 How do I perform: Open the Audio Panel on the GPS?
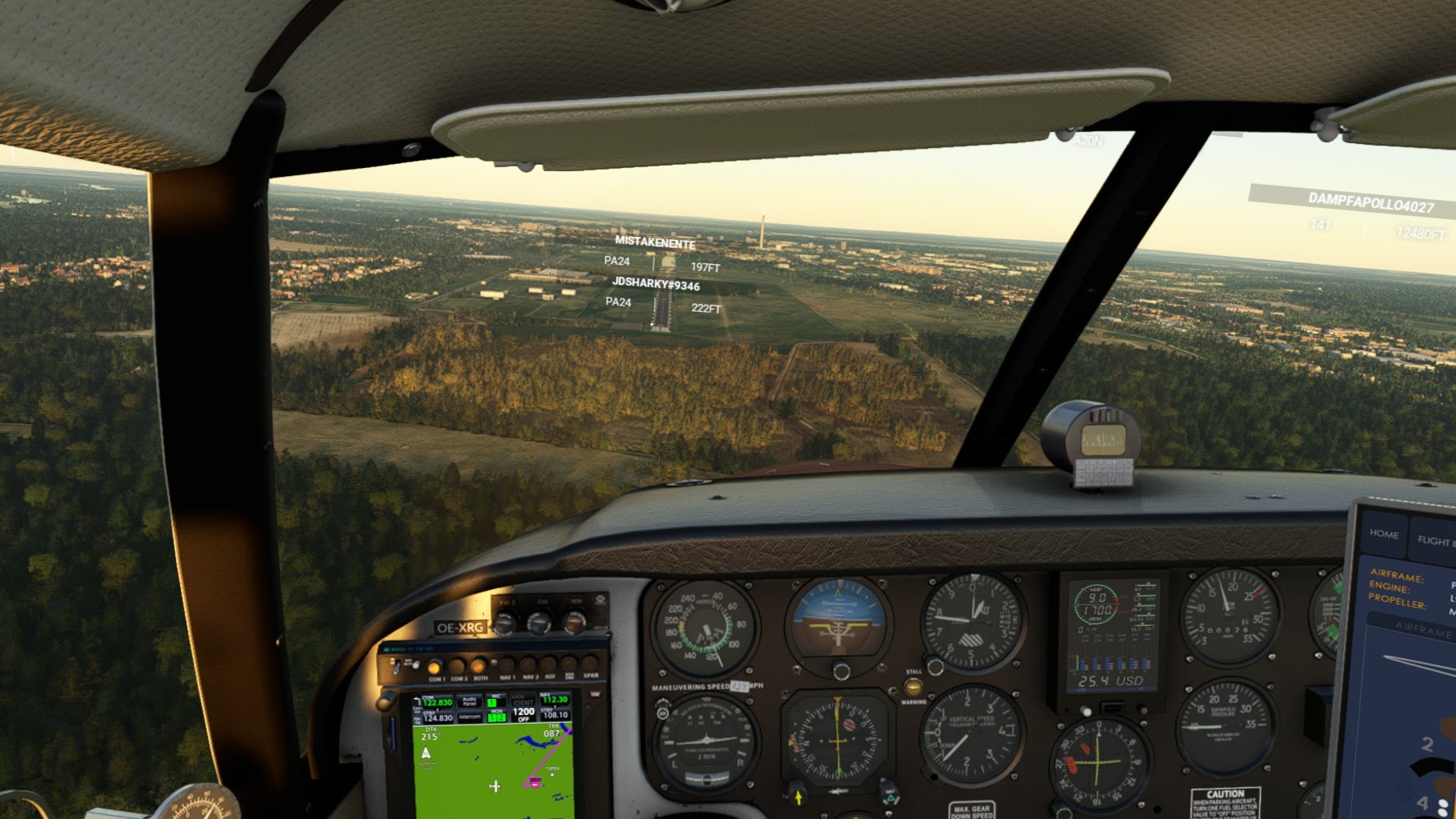pyautogui.click(x=469, y=701)
